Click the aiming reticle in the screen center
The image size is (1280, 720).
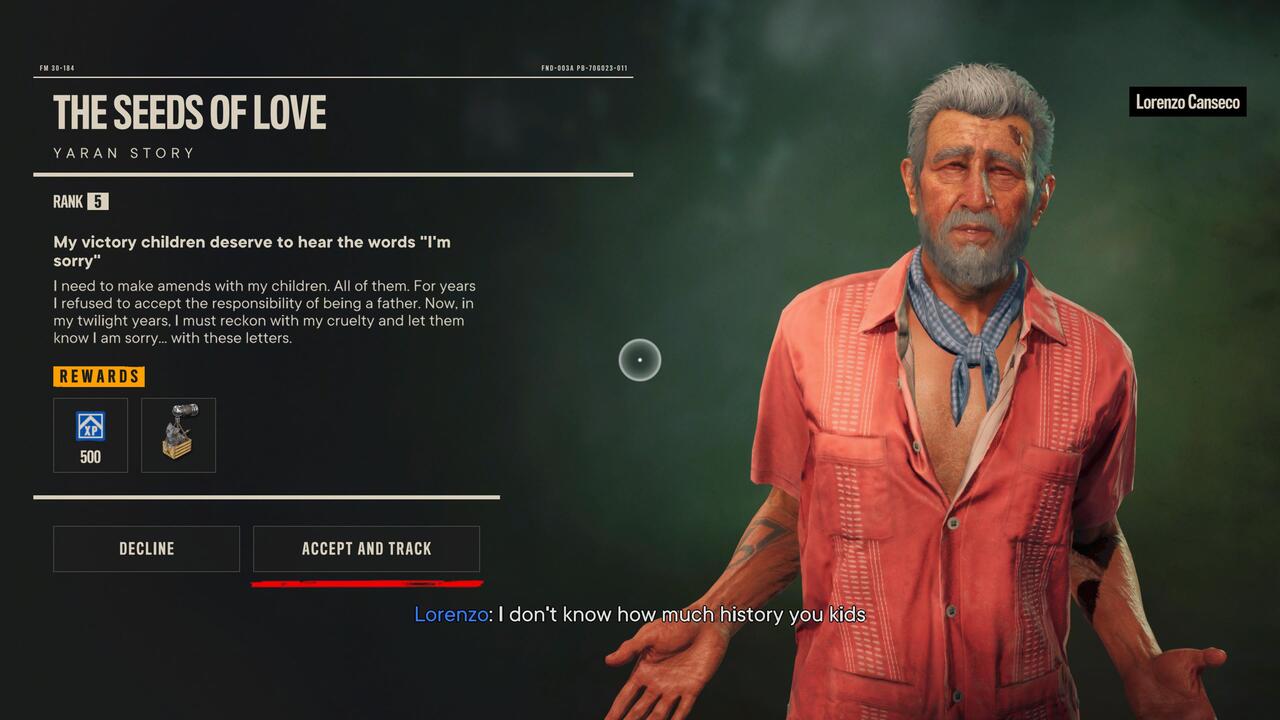click(639, 361)
